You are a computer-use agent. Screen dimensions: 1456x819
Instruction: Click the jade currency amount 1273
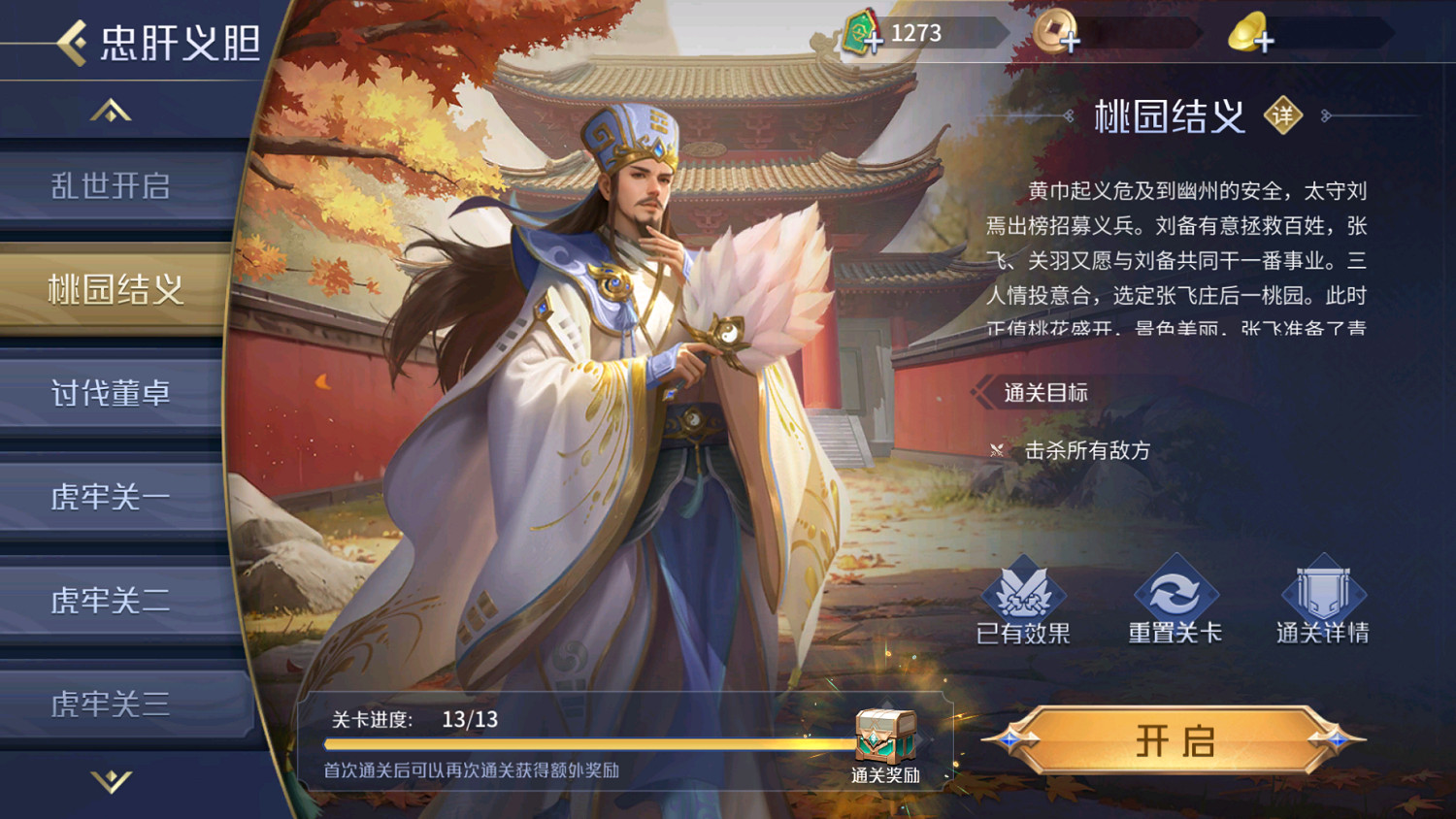[x=917, y=33]
